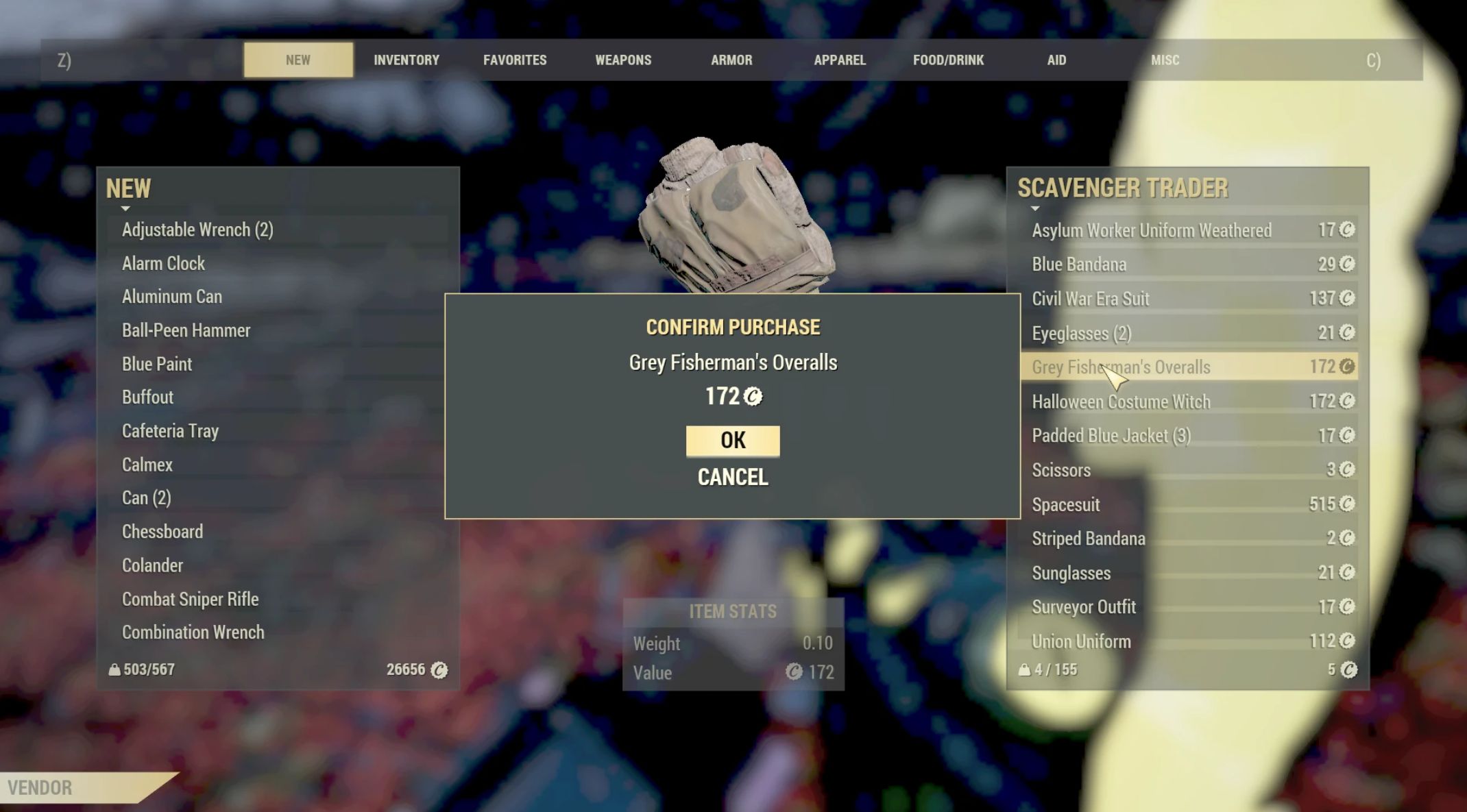1467x812 pixels.
Task: Pick the Adjustable Wrench (2) entry
Action: [x=197, y=230]
